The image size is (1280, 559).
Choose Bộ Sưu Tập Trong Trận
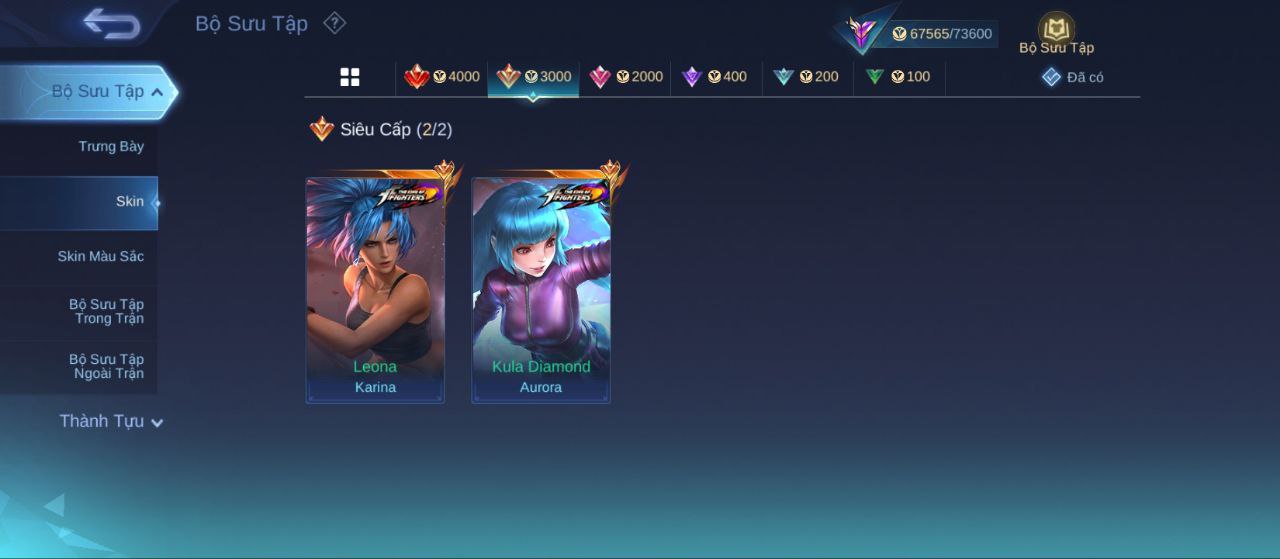[x=106, y=312]
